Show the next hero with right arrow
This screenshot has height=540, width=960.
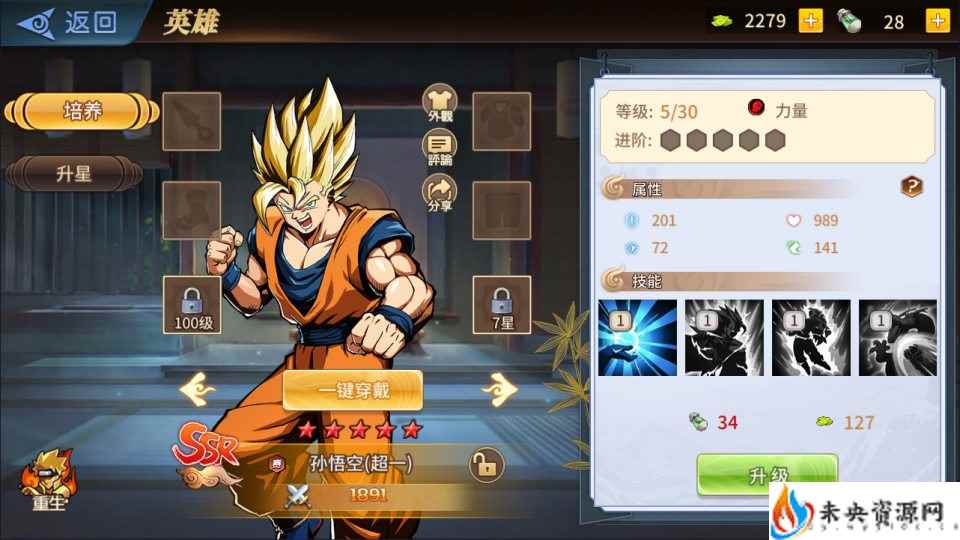coord(498,387)
